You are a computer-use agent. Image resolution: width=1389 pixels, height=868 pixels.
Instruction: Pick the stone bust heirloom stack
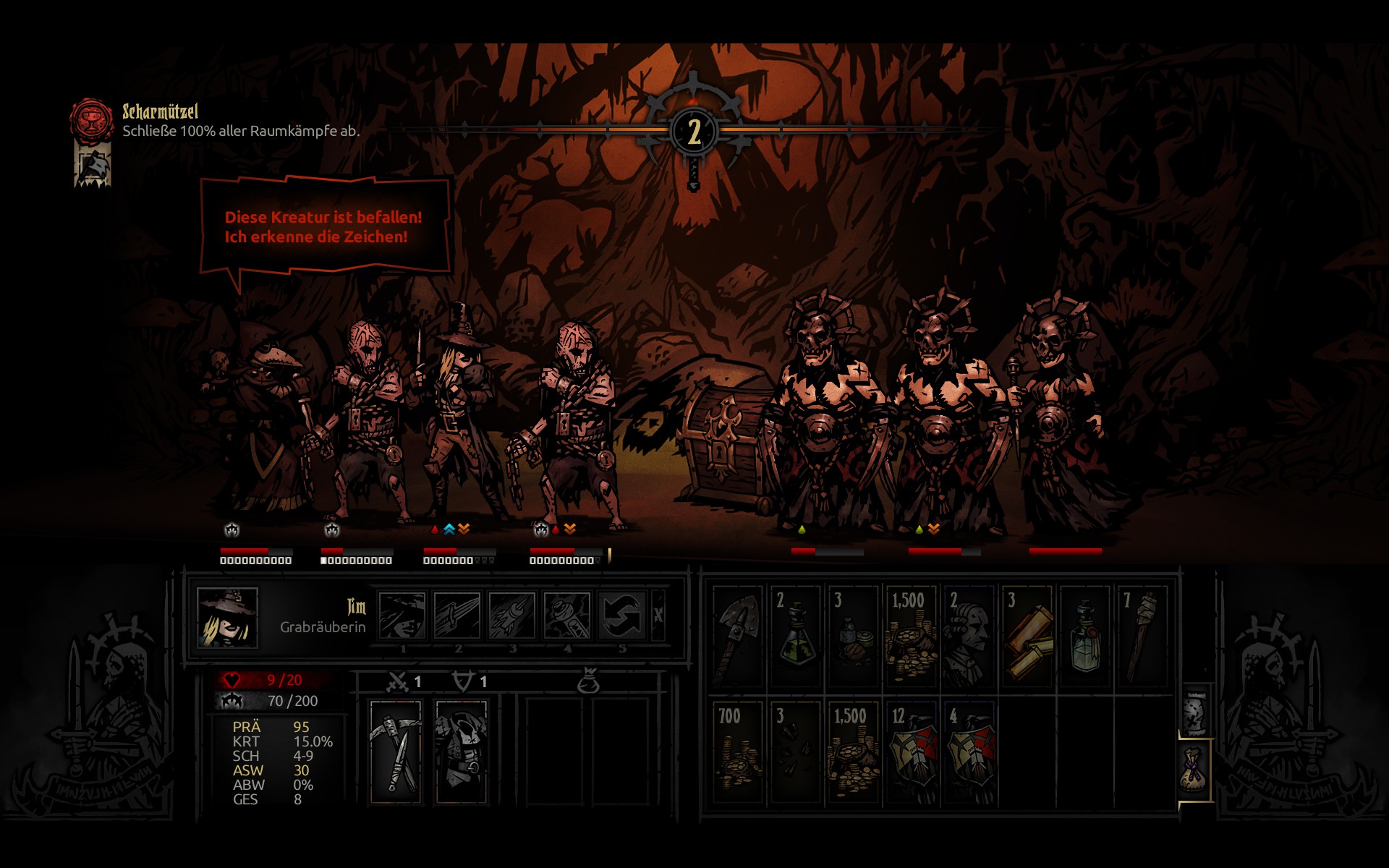(969, 635)
